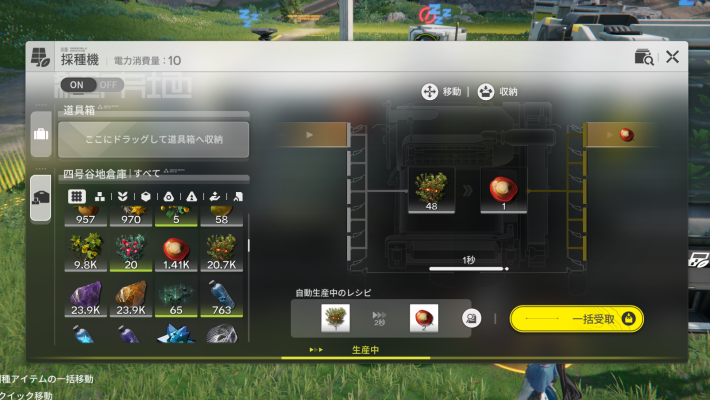Switch to the warehouse depot tab

41,196
